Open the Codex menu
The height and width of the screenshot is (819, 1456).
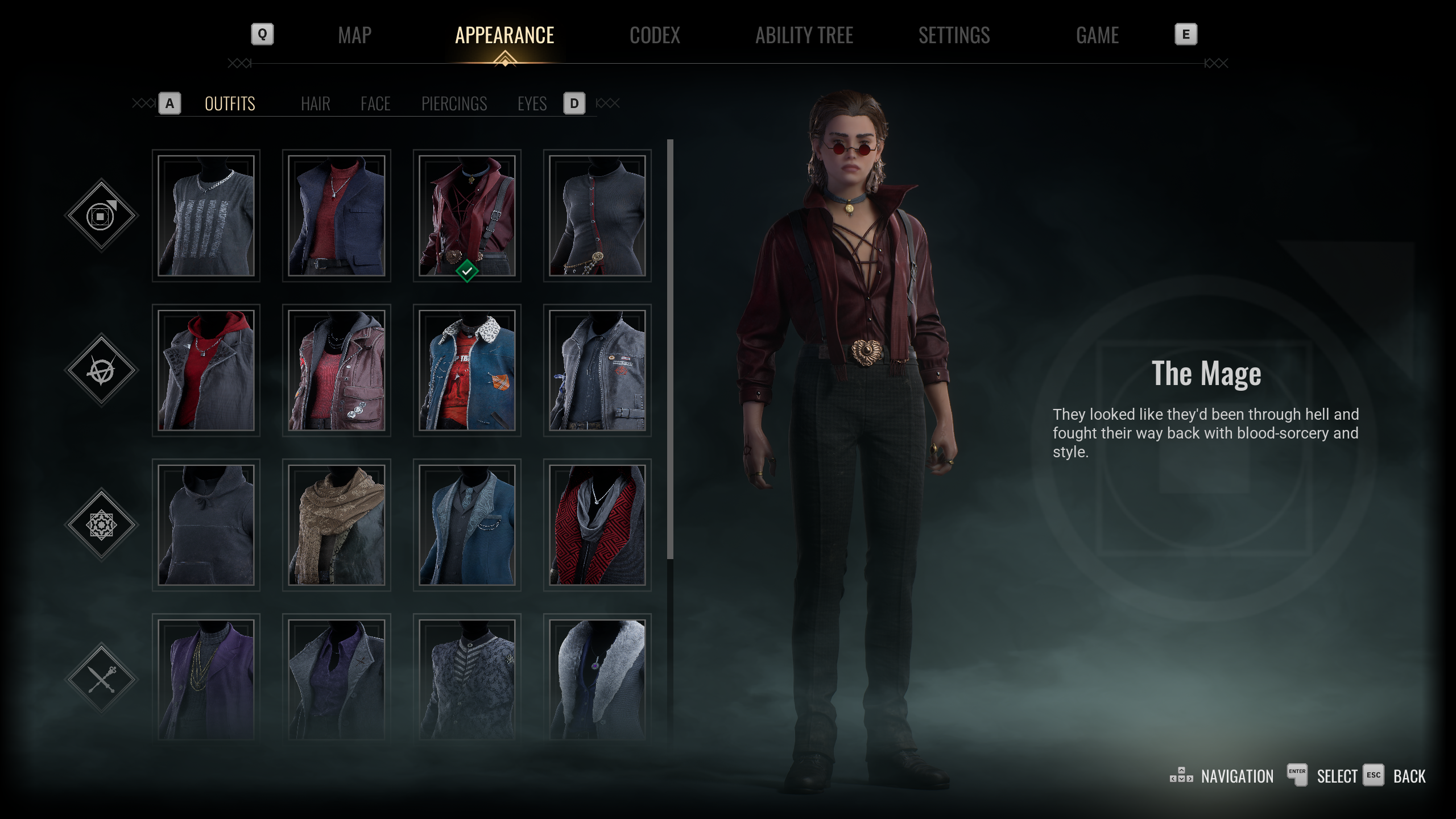[655, 35]
